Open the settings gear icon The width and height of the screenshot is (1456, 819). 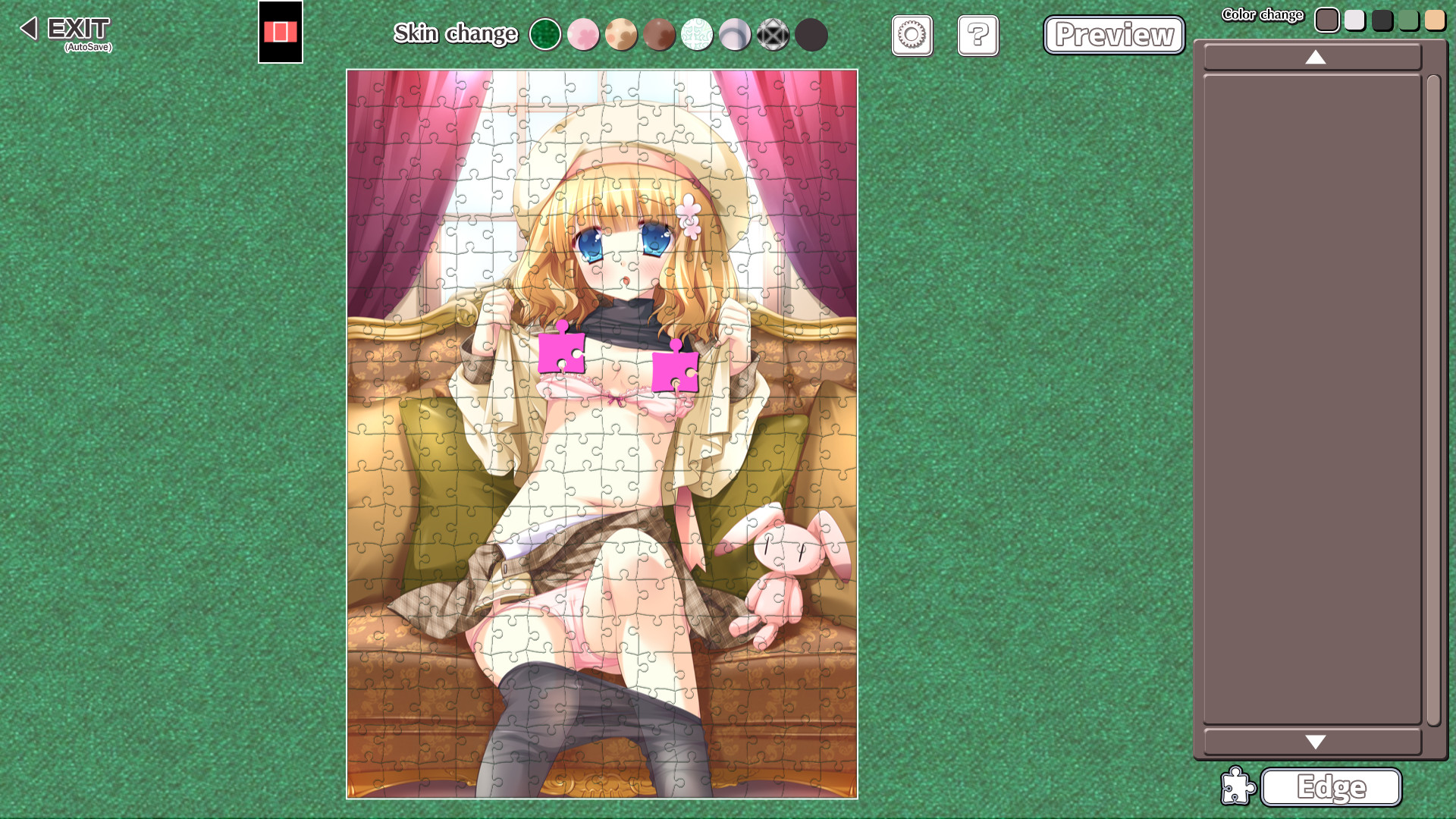(912, 35)
